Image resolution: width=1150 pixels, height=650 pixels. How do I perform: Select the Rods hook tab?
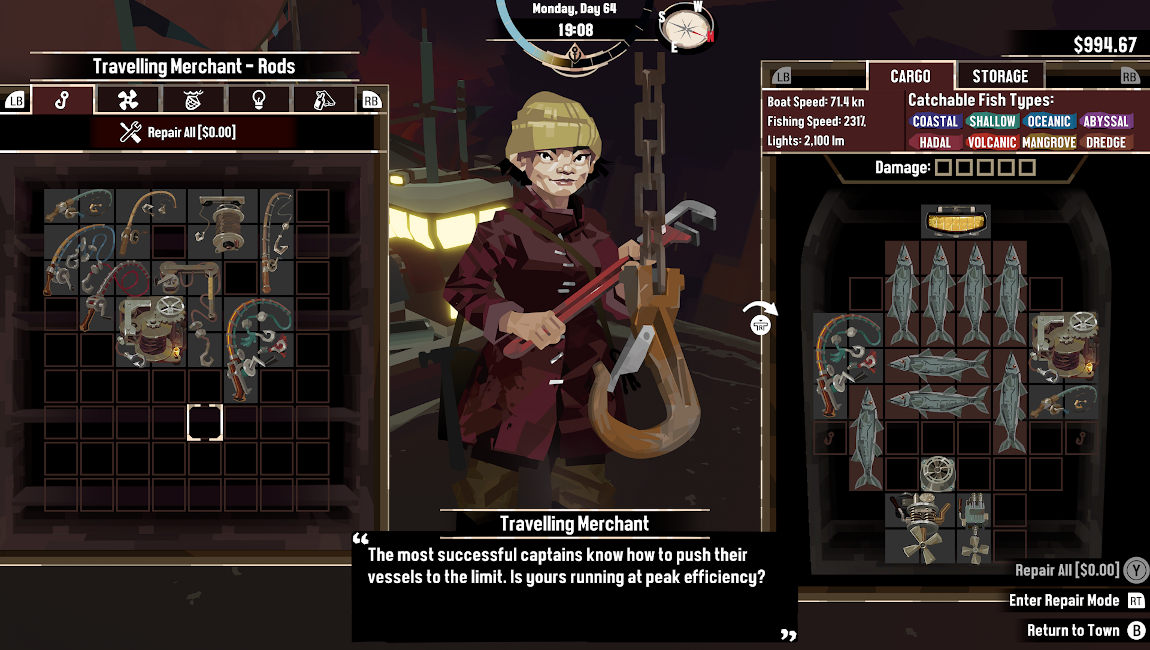click(x=62, y=100)
